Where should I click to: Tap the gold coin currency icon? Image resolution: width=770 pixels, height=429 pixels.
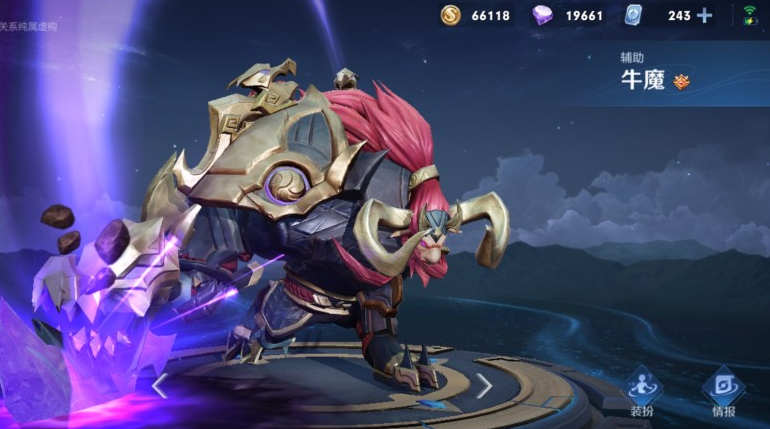451,15
